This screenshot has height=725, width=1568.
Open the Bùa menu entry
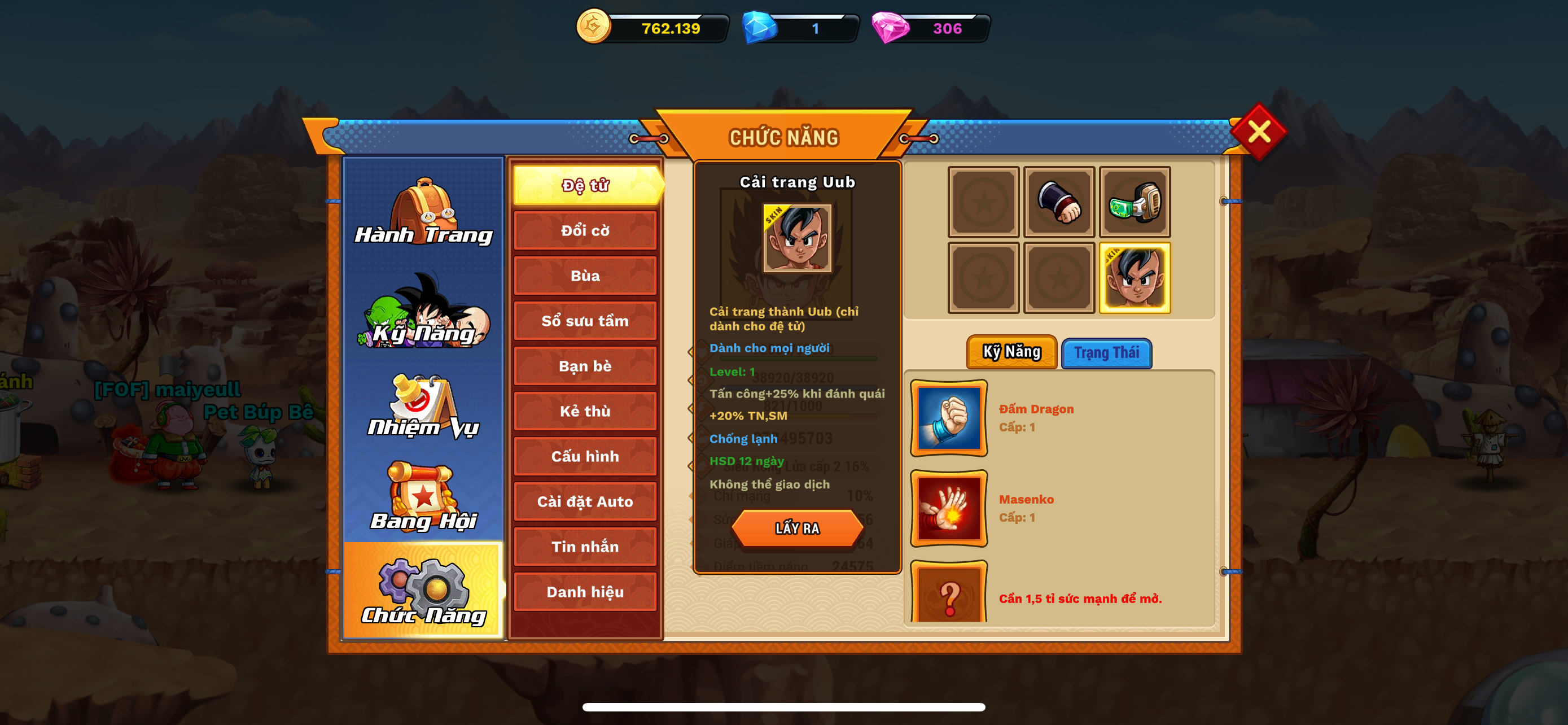click(585, 276)
